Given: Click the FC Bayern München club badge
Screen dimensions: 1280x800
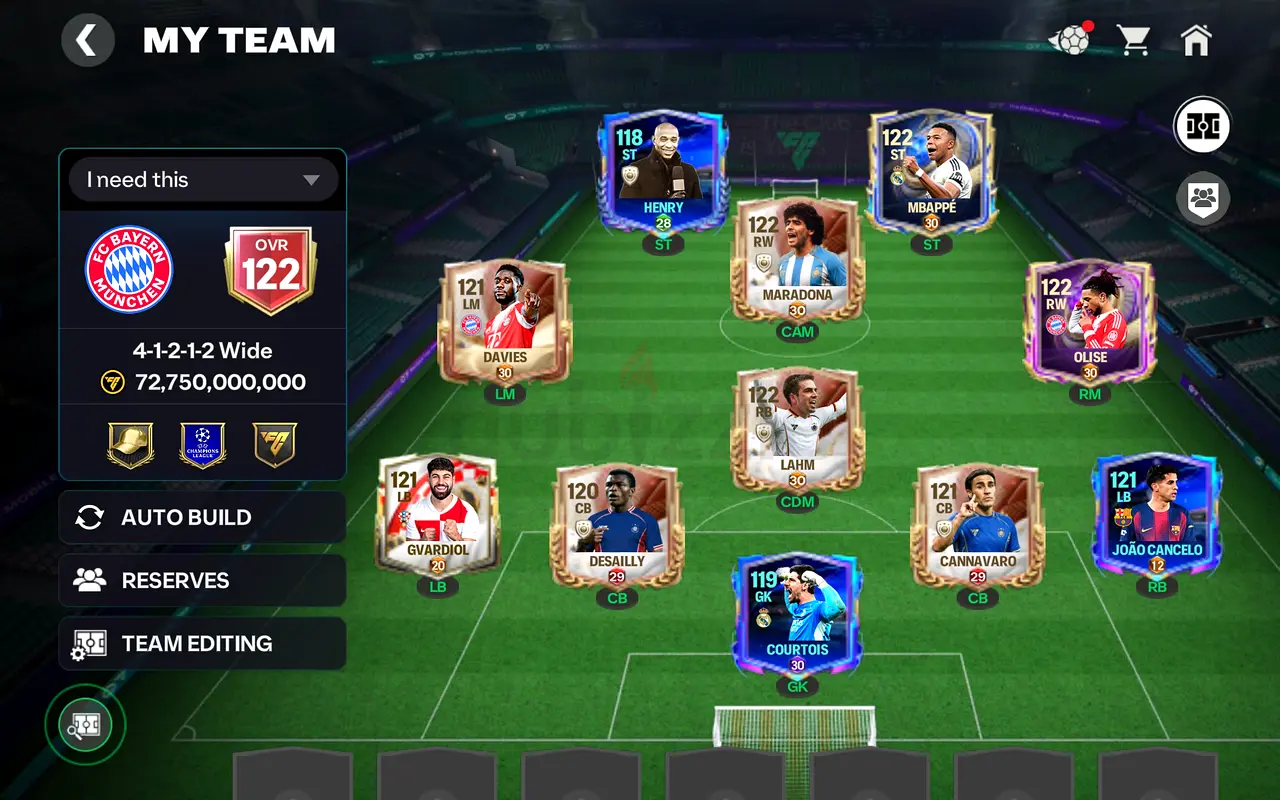Looking at the screenshot, I should coord(129,270).
